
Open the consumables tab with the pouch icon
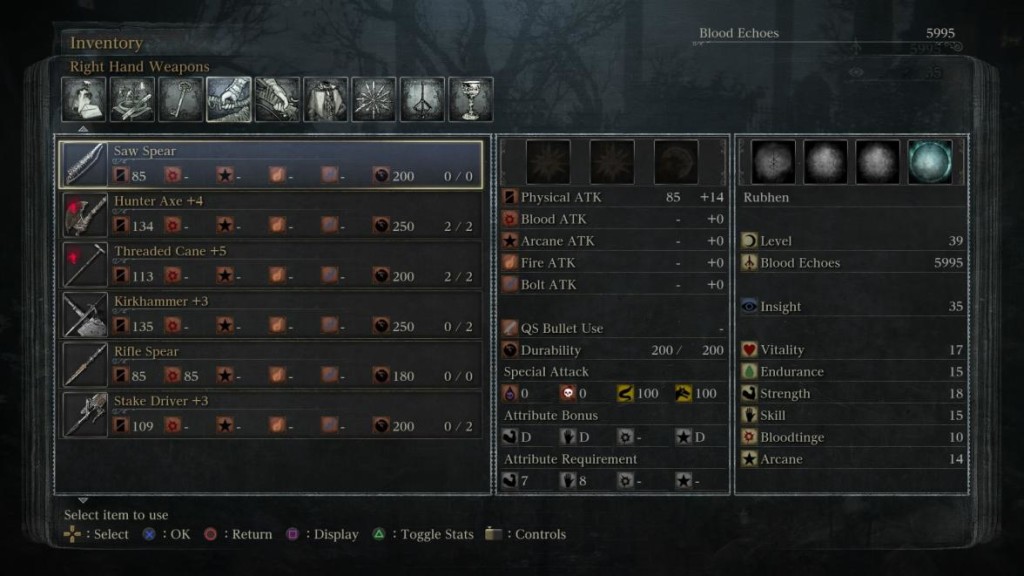pyautogui.click(x=84, y=99)
